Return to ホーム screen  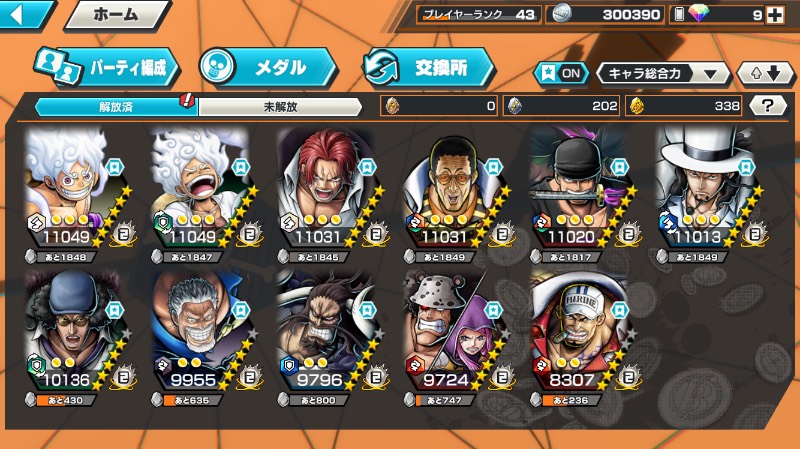coord(115,15)
